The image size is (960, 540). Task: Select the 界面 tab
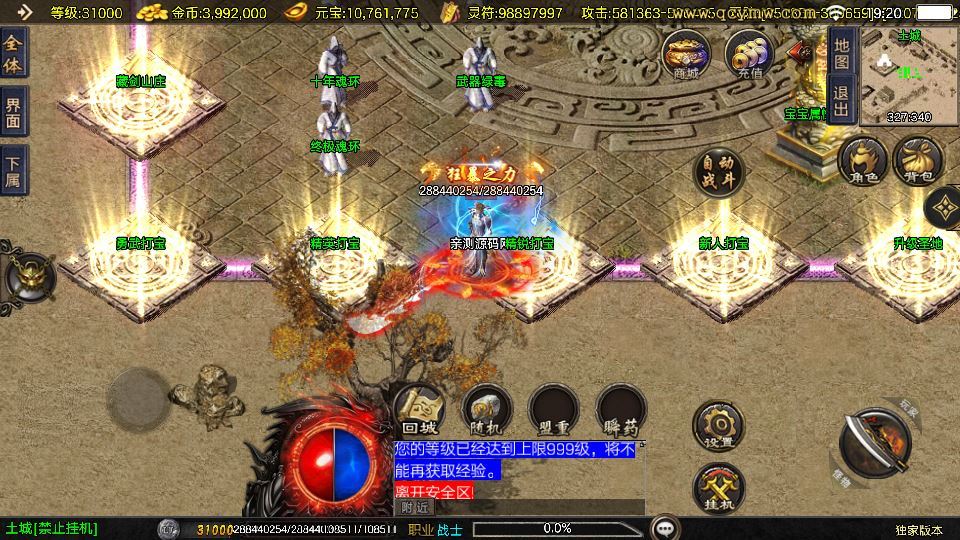(13, 113)
